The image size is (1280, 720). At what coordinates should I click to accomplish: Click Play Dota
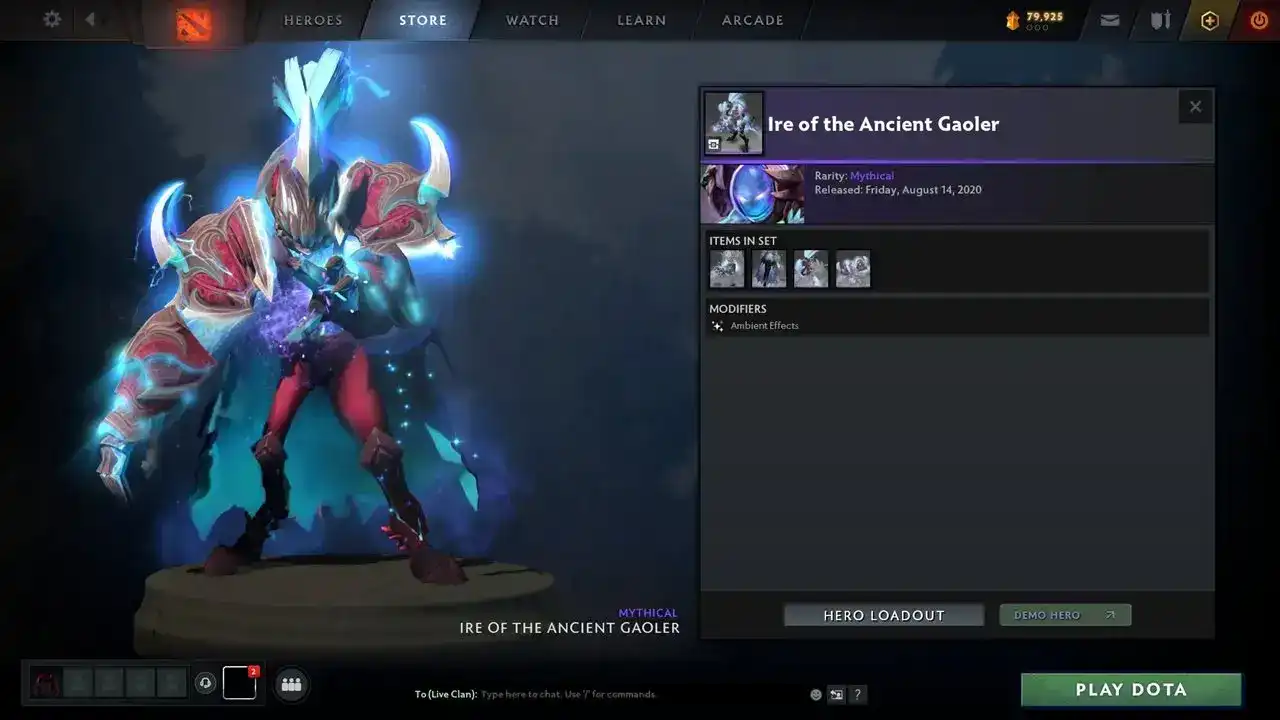tap(1131, 689)
